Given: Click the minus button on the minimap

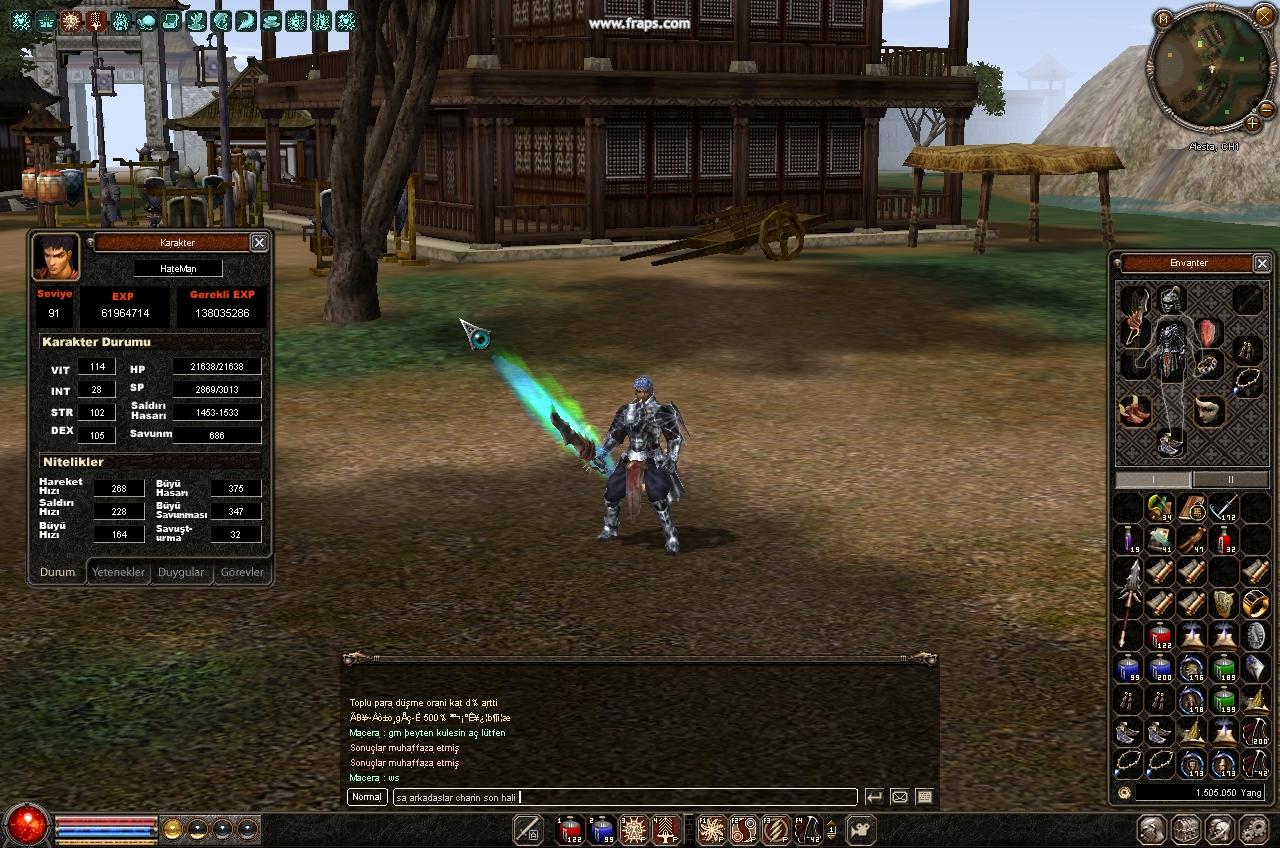Looking at the screenshot, I should 1265,110.
